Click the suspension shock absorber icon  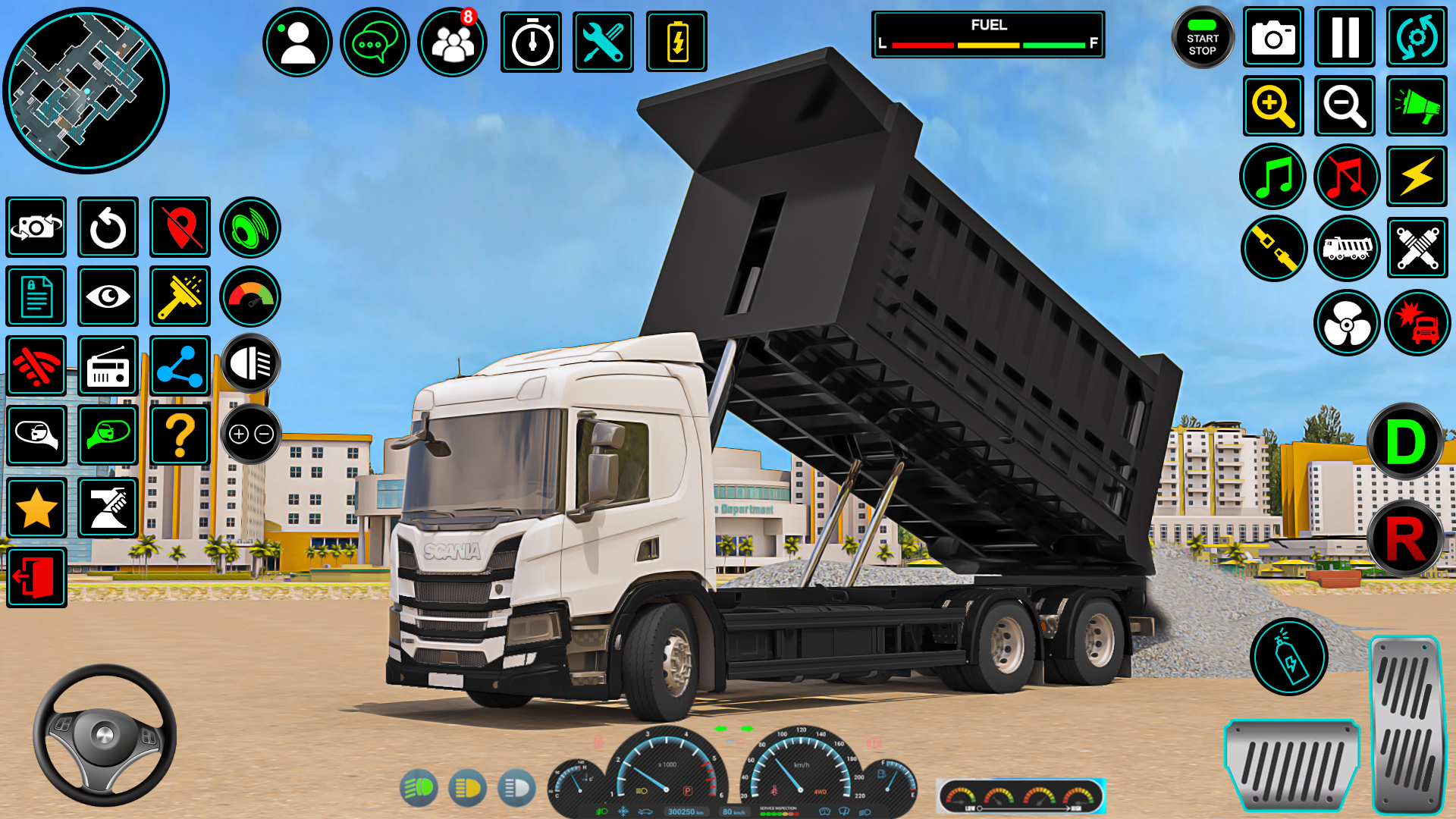[x=1417, y=246]
